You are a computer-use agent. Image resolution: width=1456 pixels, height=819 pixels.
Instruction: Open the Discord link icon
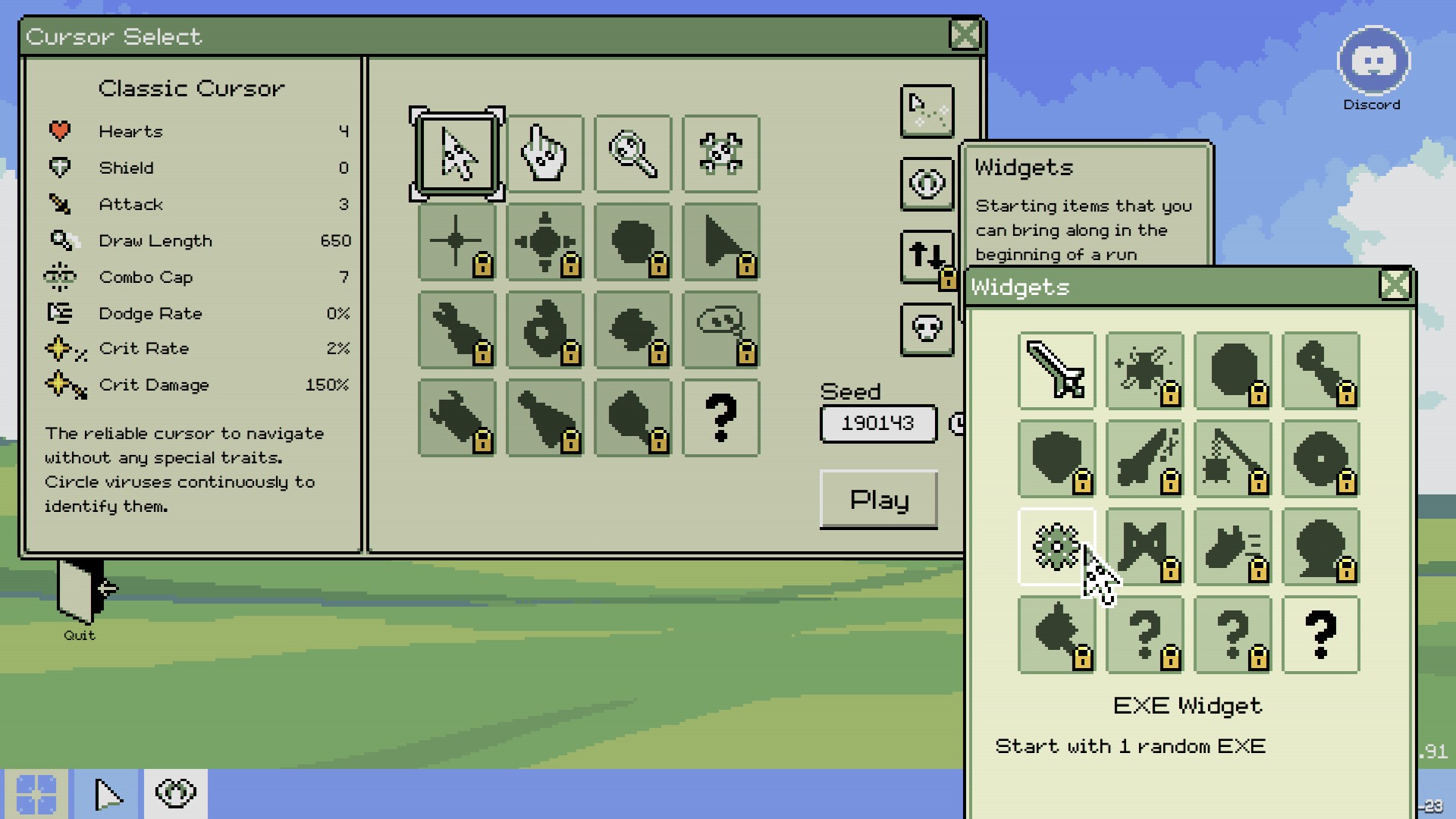click(x=1373, y=62)
